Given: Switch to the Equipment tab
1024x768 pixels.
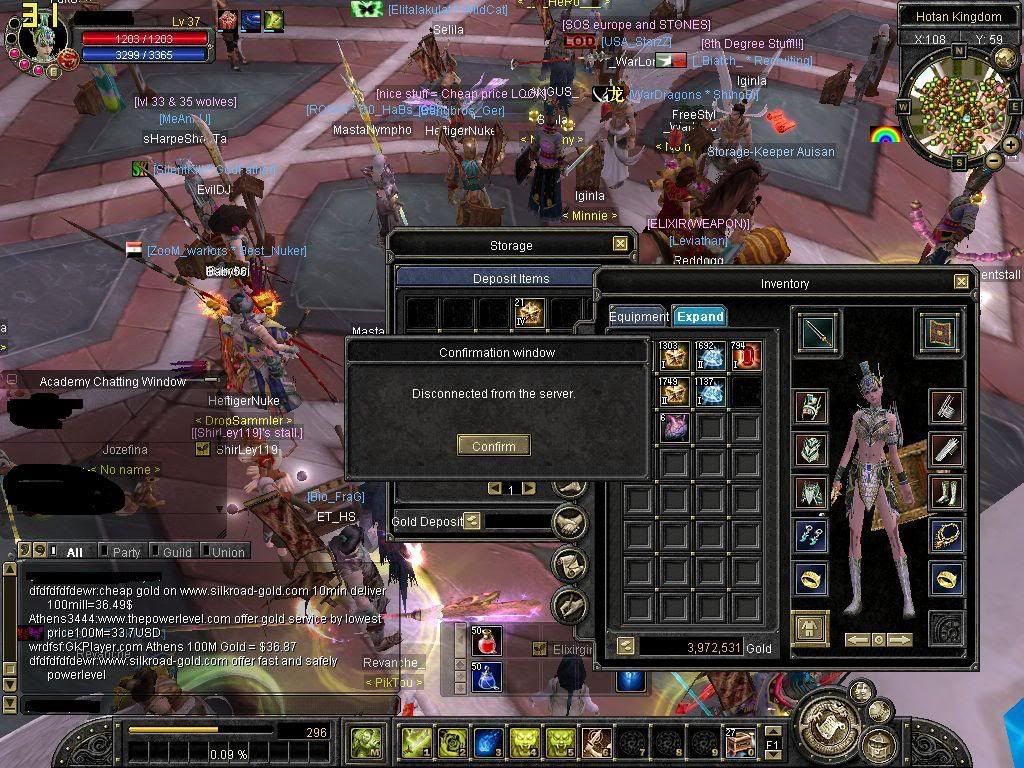Looking at the screenshot, I should pos(639,317).
